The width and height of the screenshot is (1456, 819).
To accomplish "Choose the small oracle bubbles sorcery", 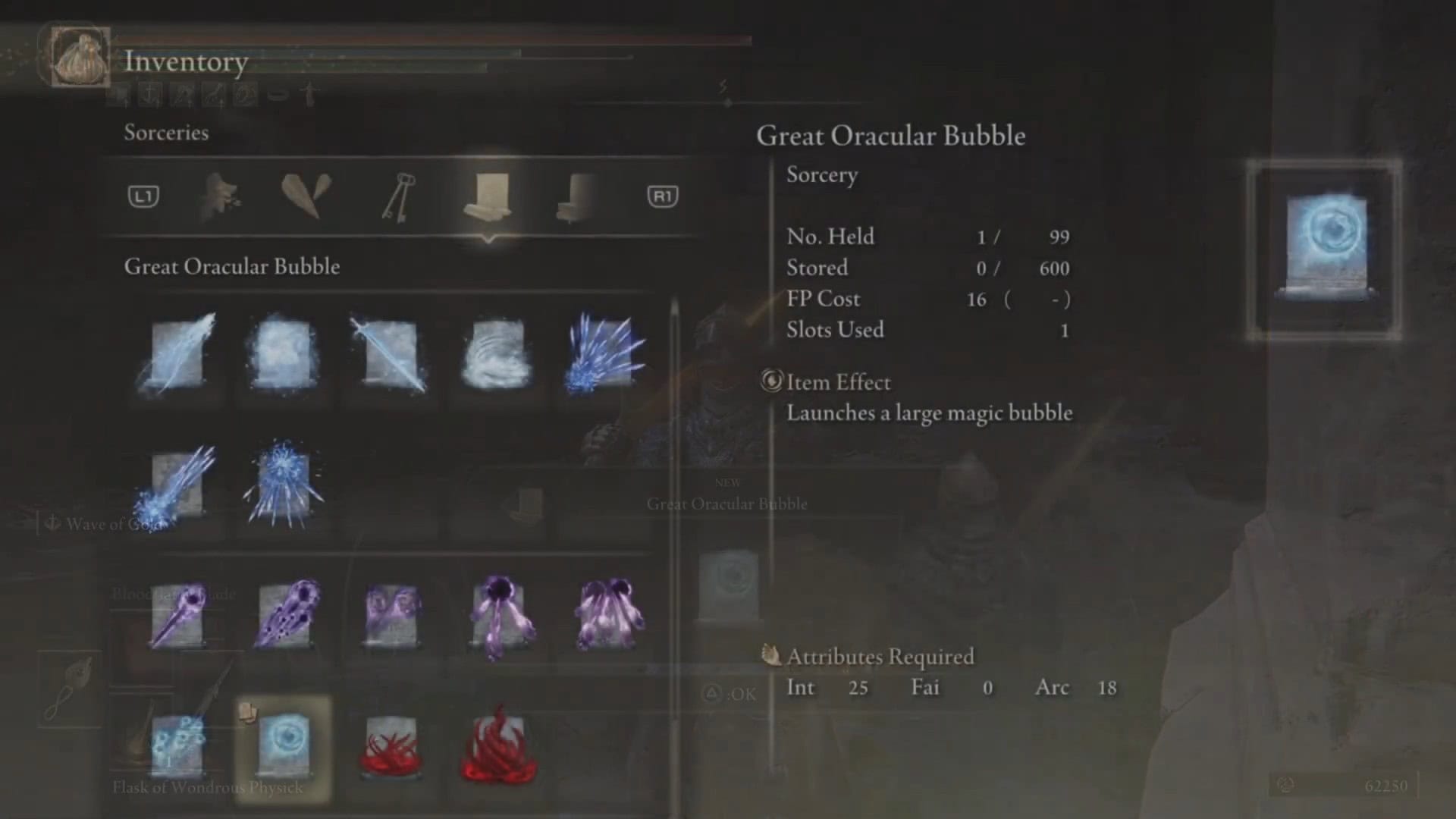I will (178, 747).
